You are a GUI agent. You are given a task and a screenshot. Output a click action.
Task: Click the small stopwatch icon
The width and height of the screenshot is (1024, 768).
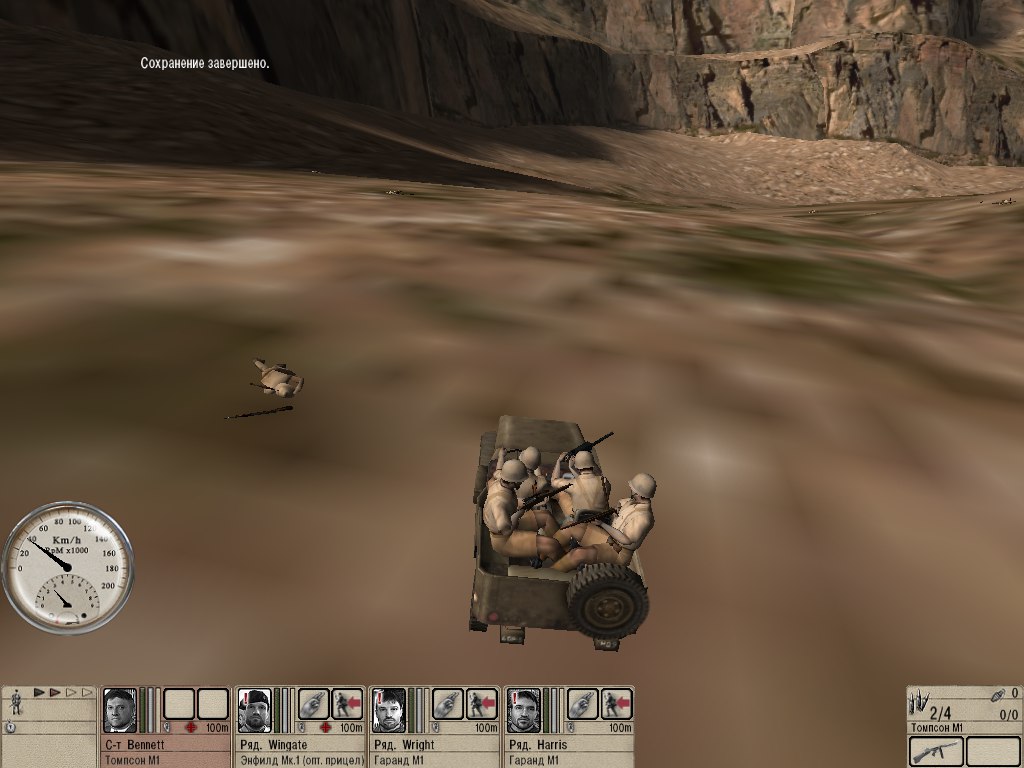pos(10,726)
